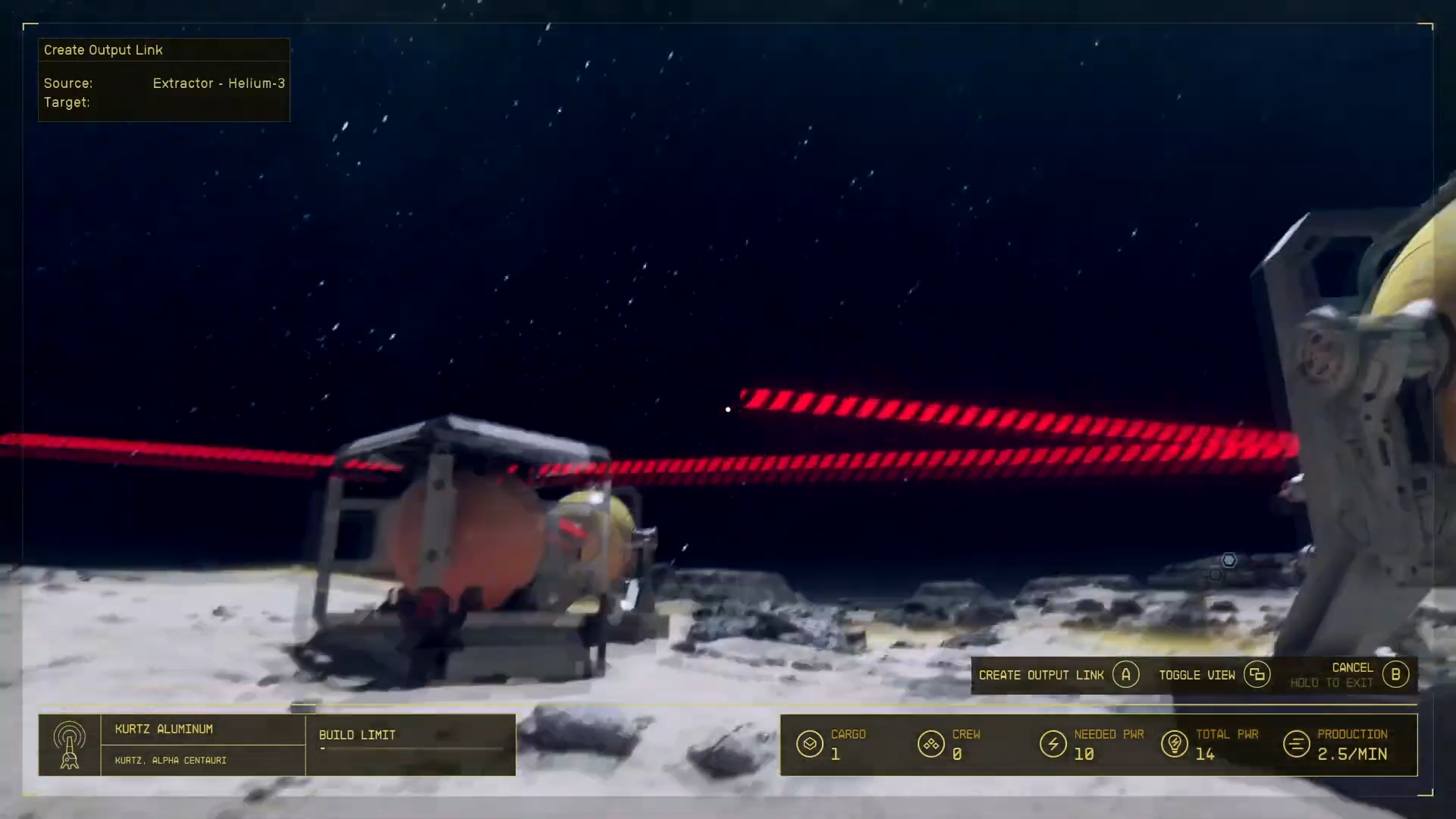Click the outpost beacon antenna icon

click(x=71, y=744)
